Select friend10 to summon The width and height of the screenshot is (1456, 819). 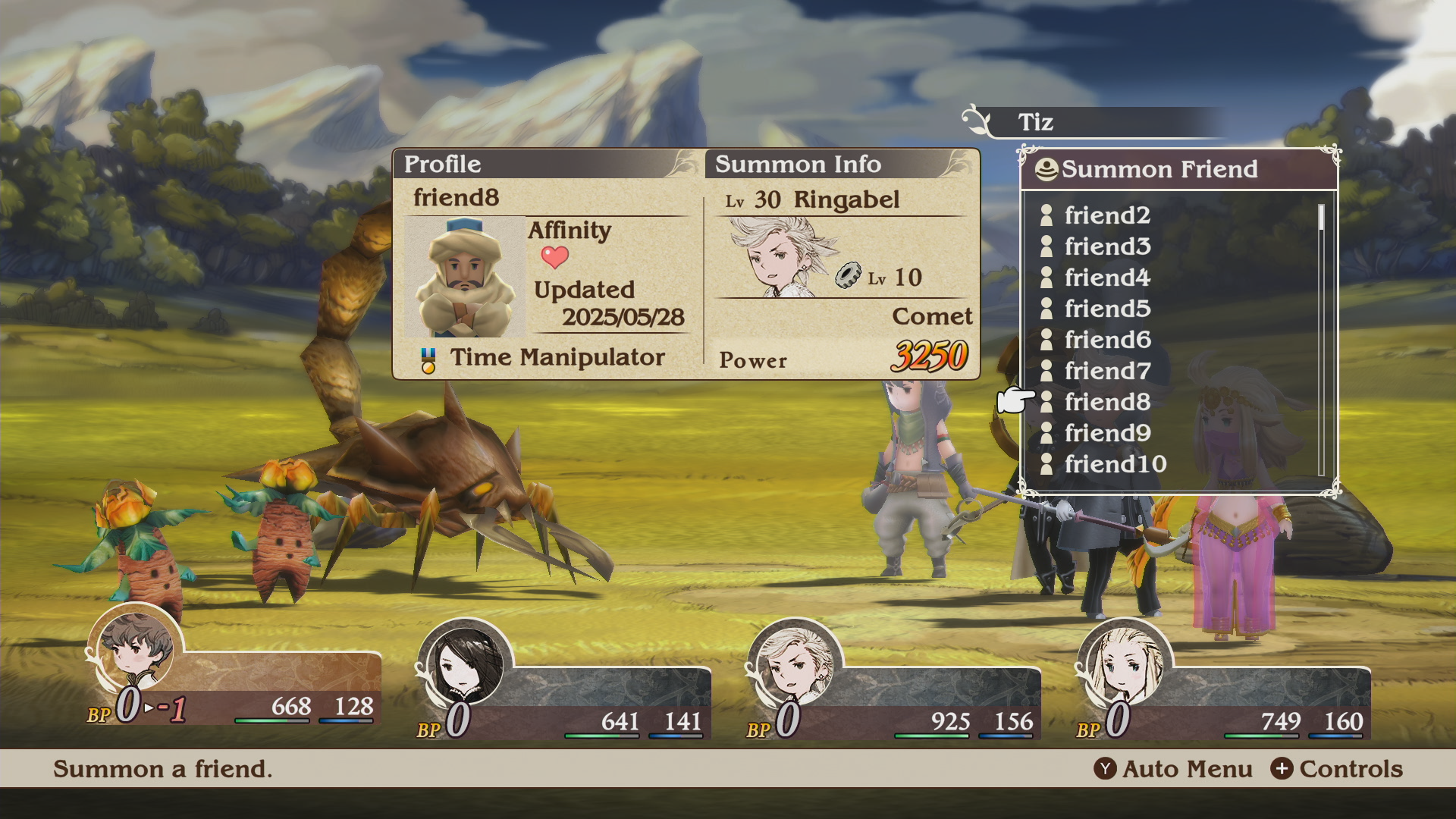[1115, 464]
